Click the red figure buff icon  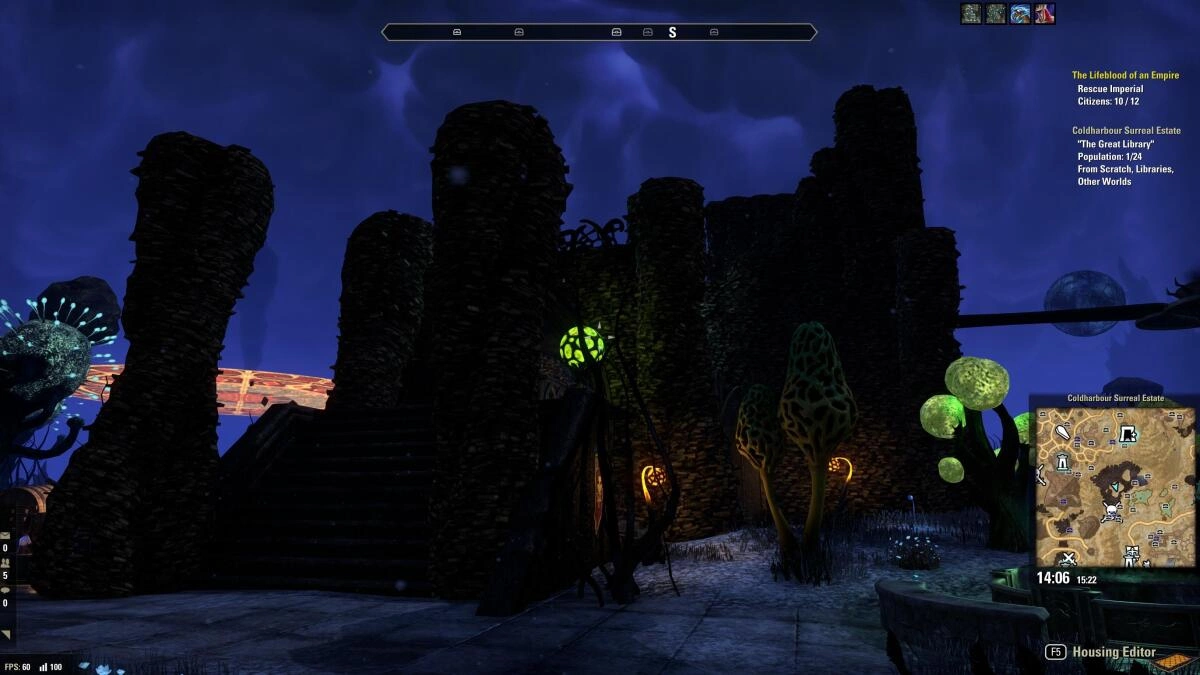pyautogui.click(x=1045, y=14)
